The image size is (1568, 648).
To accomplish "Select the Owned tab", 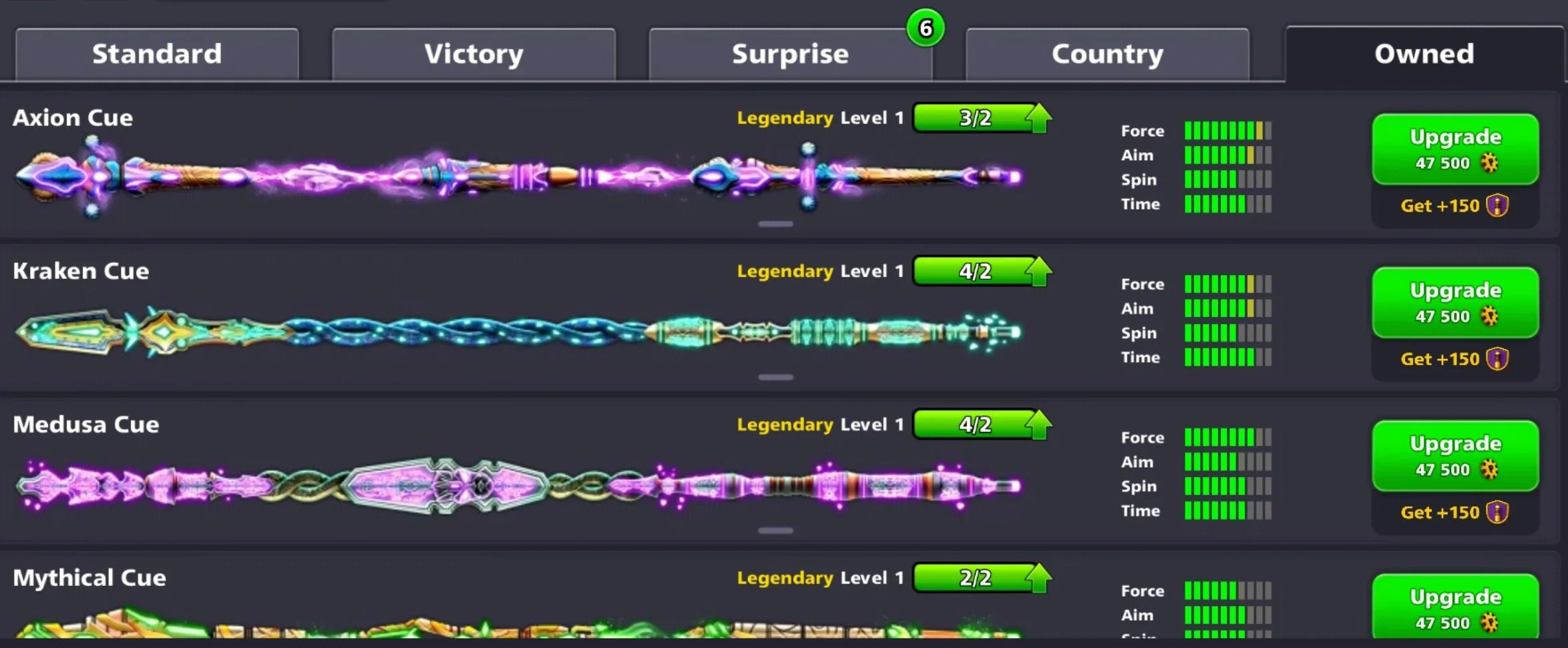I will click(x=1423, y=53).
